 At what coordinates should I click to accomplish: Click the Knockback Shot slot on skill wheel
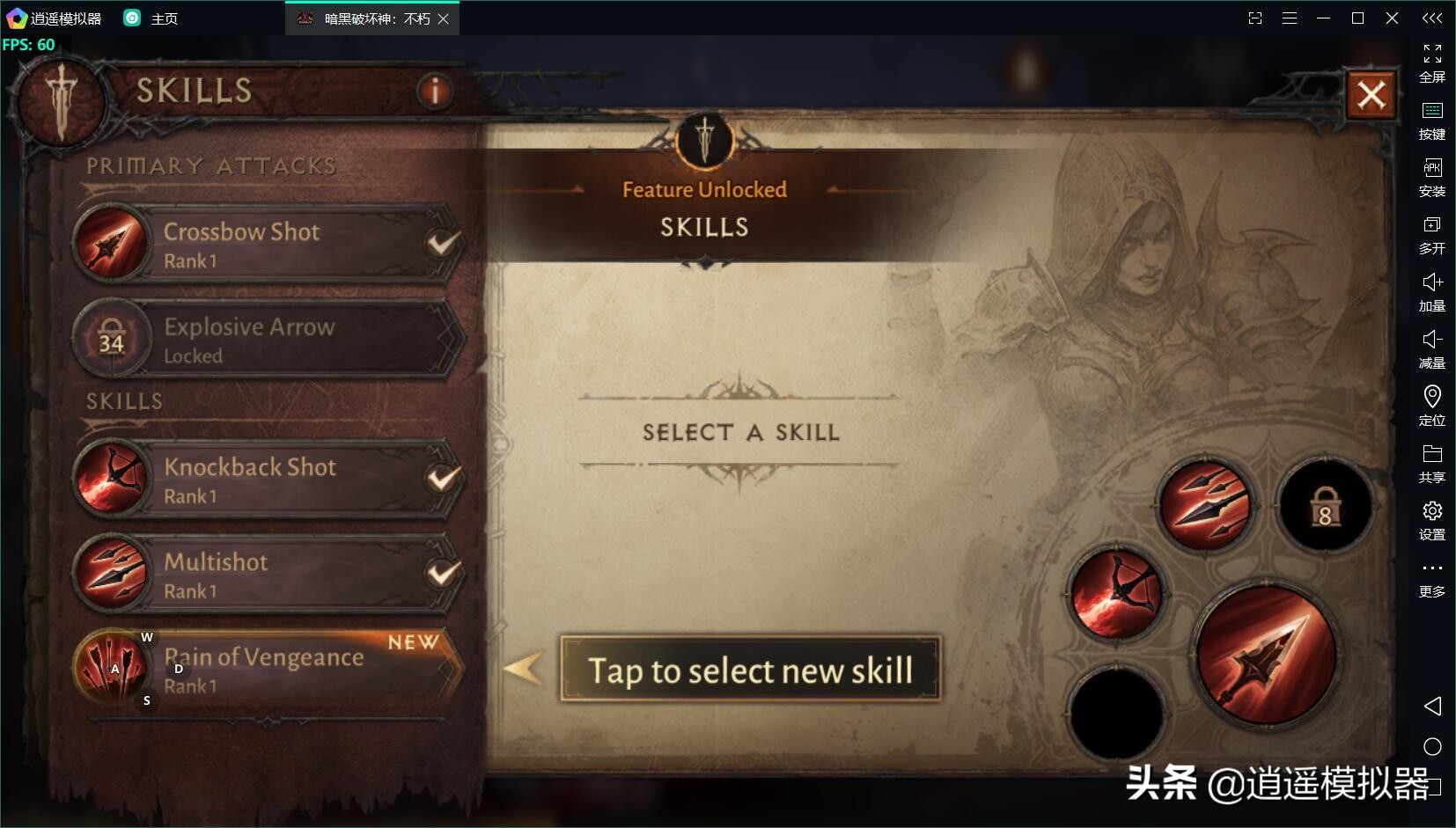pyautogui.click(x=1116, y=593)
